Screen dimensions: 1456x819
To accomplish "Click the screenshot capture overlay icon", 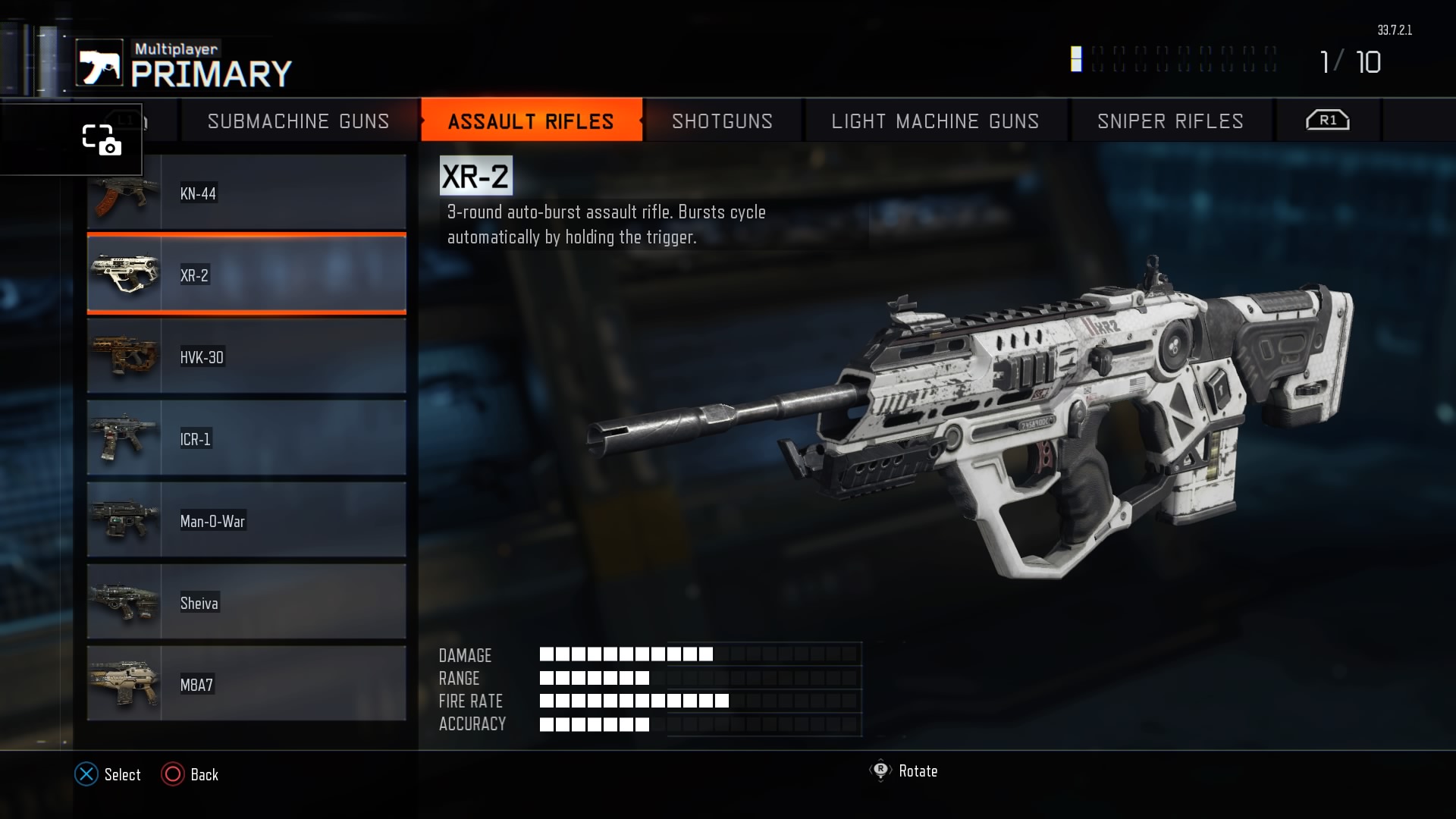I will (x=101, y=140).
